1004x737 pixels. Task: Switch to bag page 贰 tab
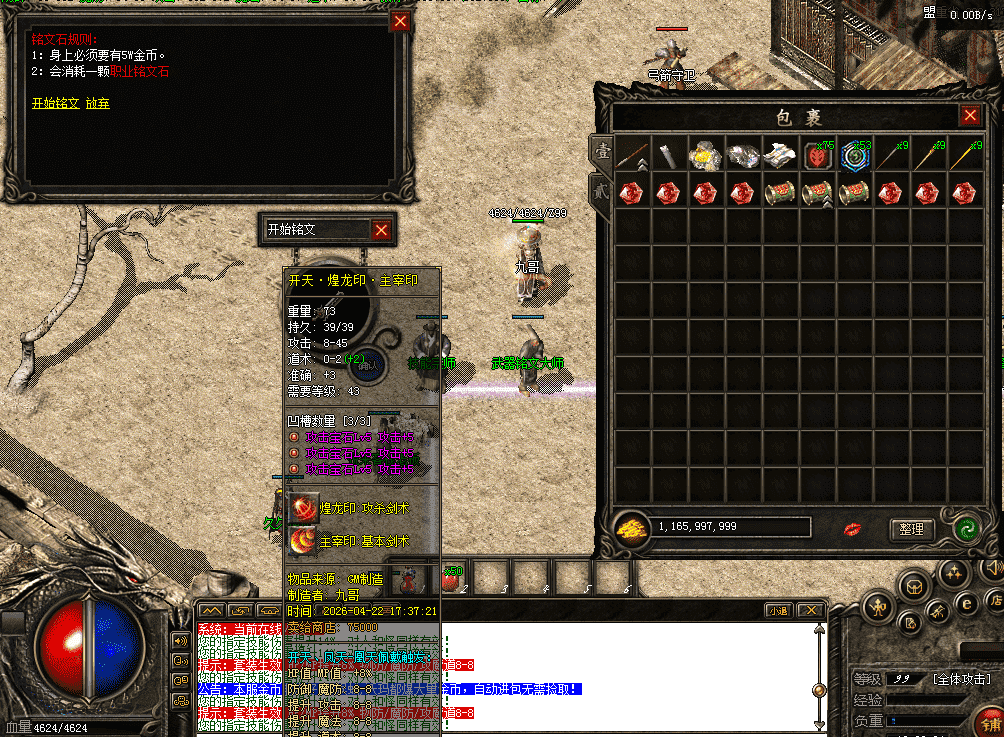pyautogui.click(x=601, y=189)
